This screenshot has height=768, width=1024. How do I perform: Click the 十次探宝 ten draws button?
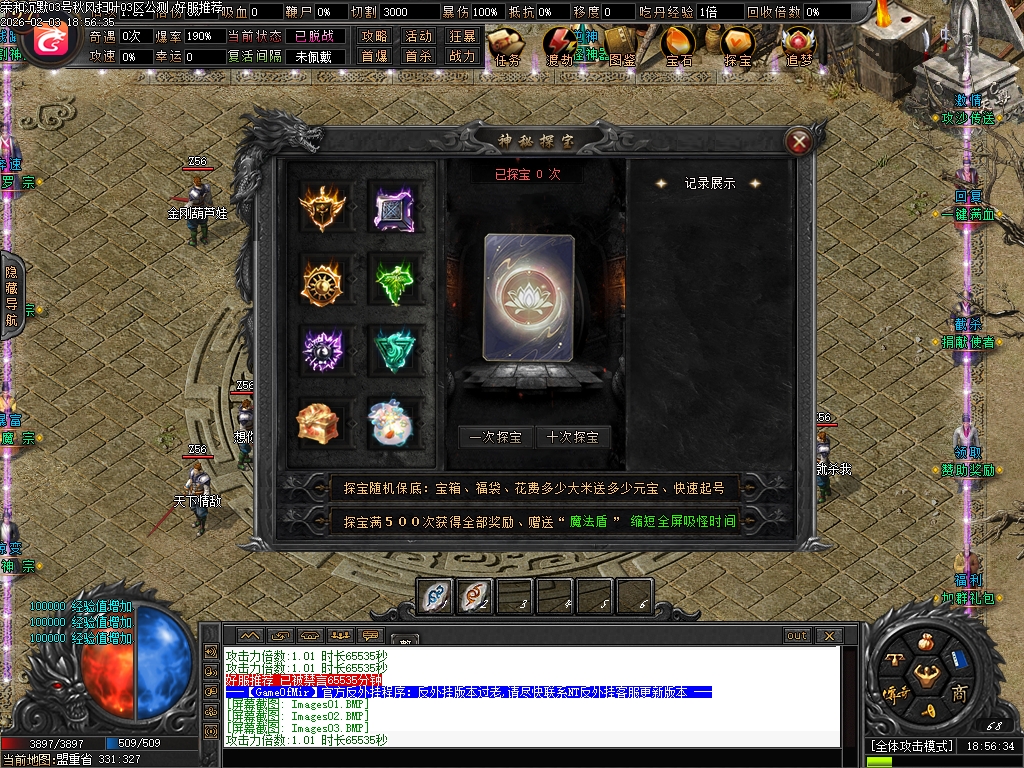[x=573, y=437]
